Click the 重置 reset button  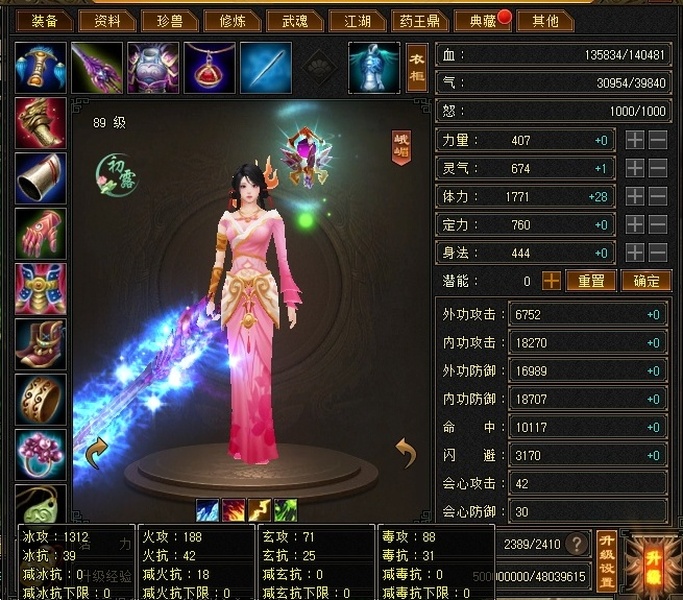[x=591, y=281]
